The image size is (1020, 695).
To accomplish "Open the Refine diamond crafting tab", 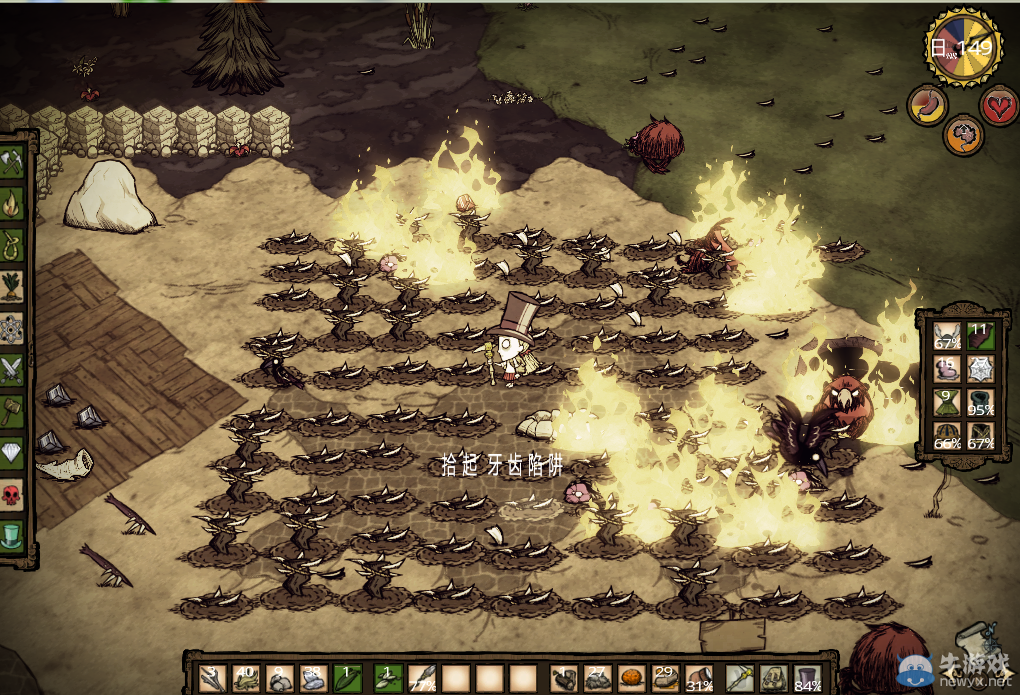I will tap(13, 451).
